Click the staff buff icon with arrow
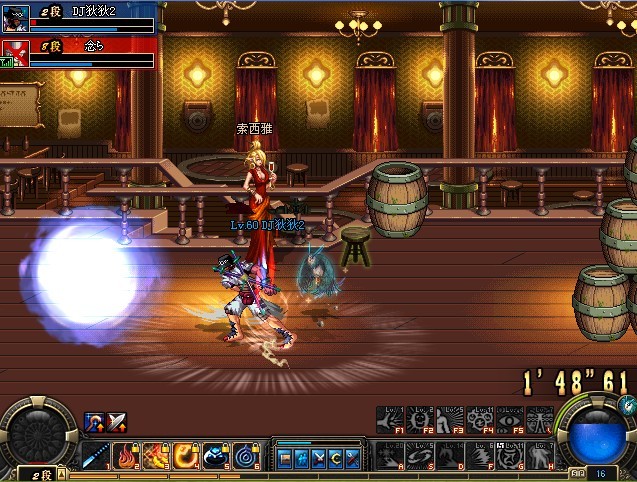 94,422
